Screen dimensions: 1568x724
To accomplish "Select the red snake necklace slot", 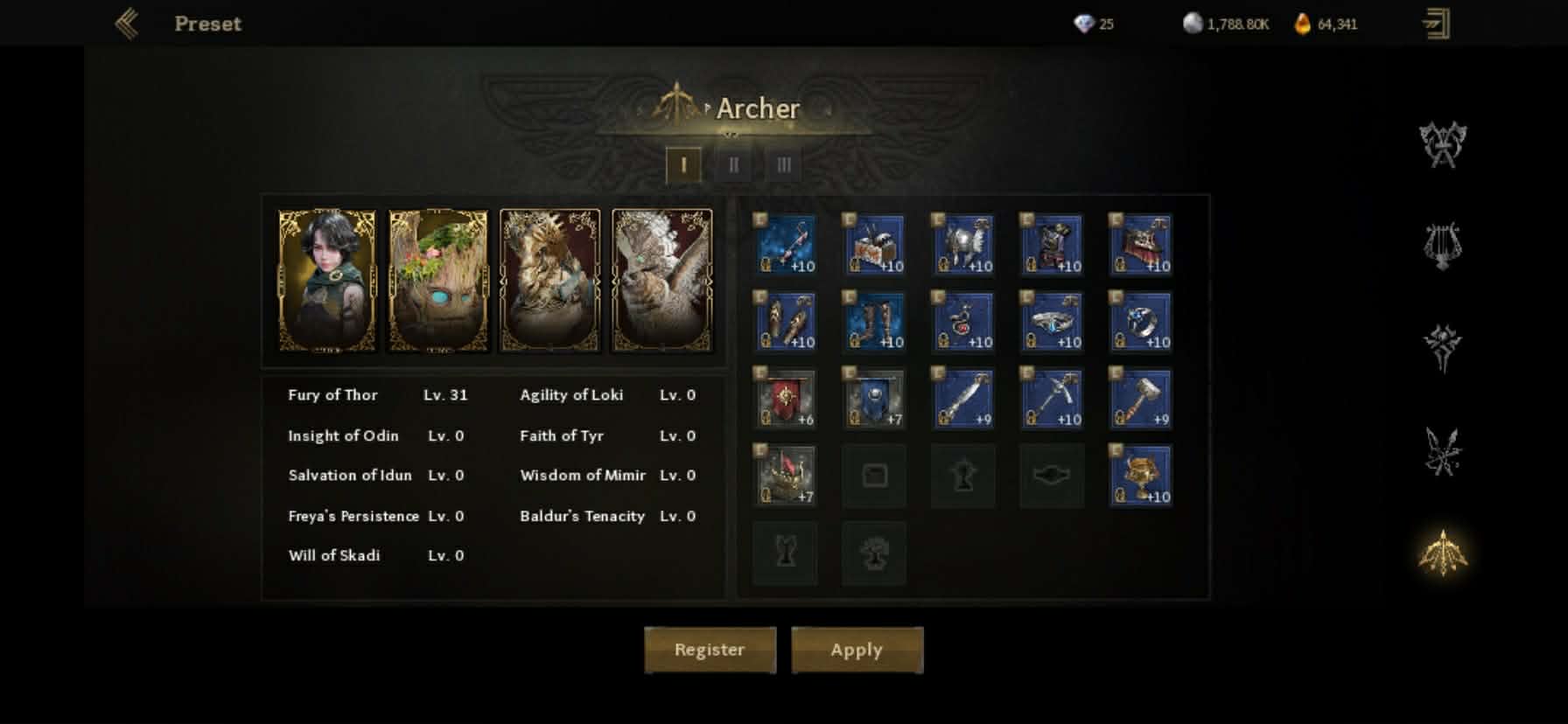I will point(963,322).
